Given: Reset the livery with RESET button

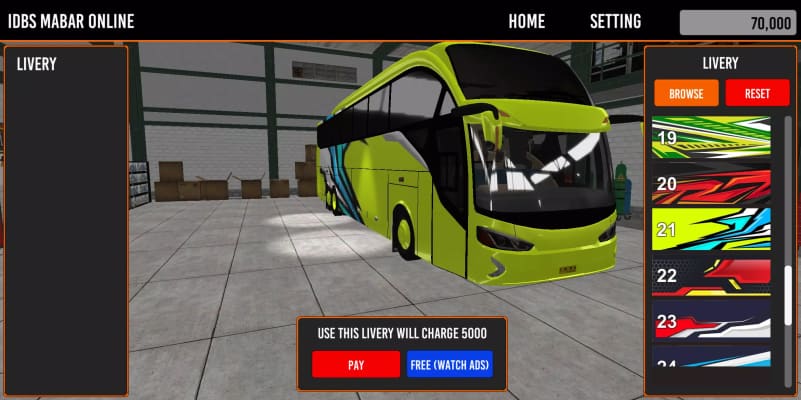Looking at the screenshot, I should click(757, 93).
